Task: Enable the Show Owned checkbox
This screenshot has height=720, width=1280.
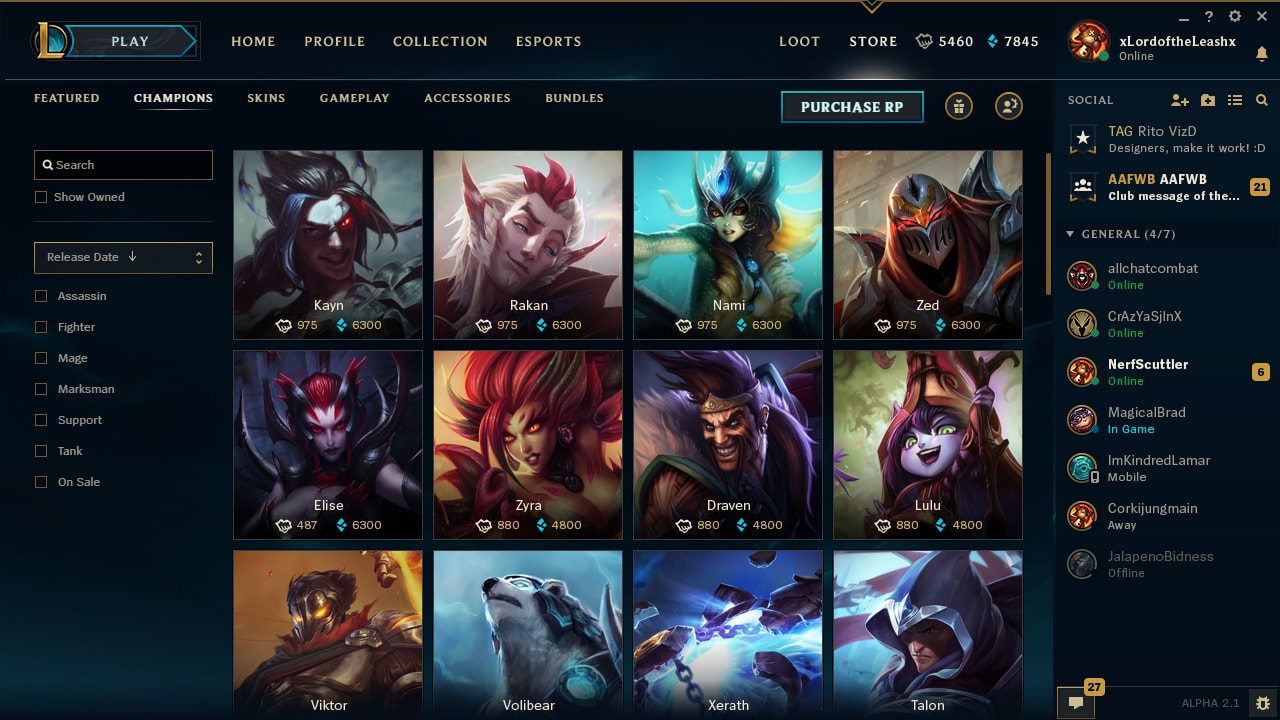Action: (41, 197)
